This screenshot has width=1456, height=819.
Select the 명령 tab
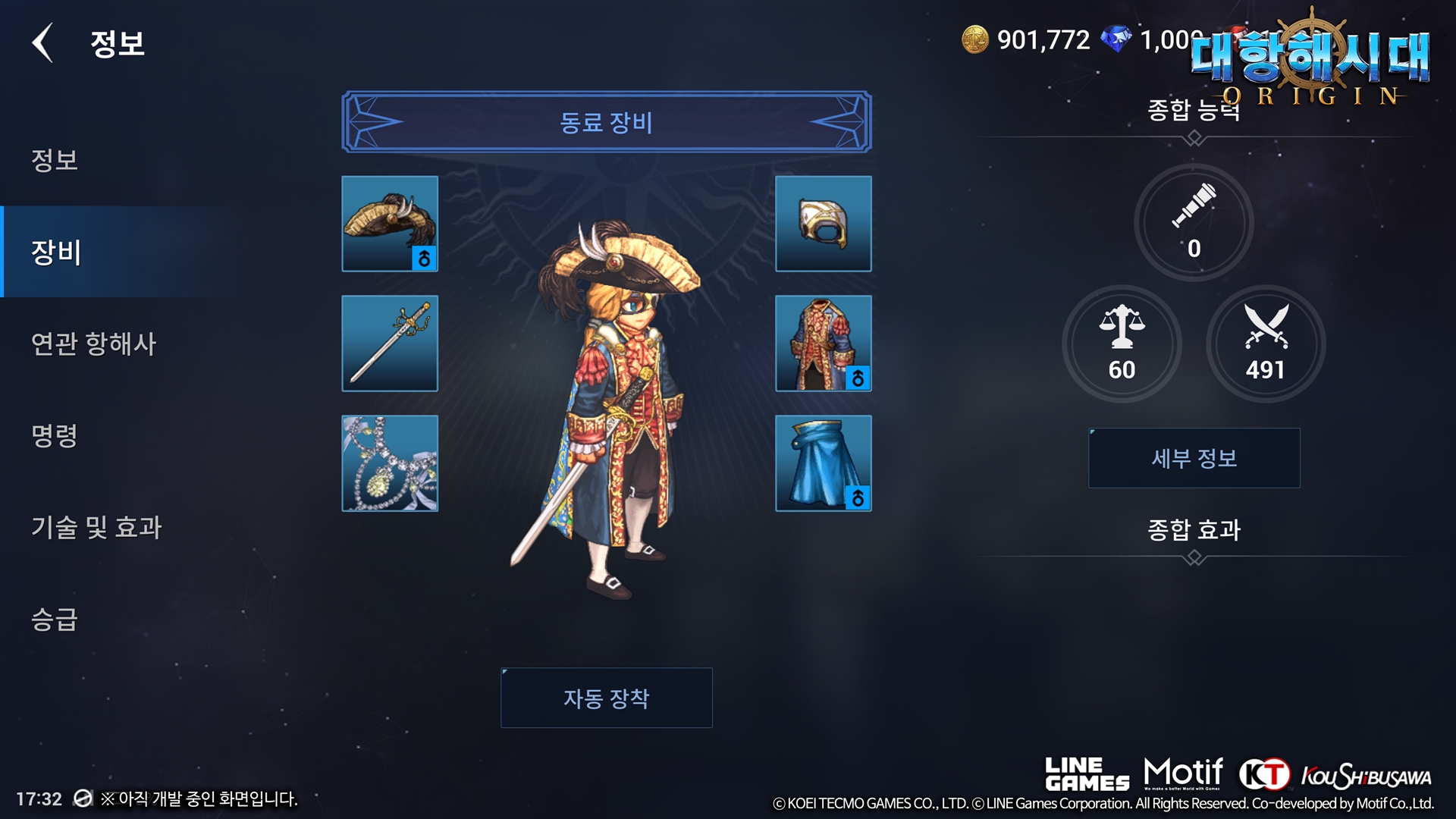[55, 435]
